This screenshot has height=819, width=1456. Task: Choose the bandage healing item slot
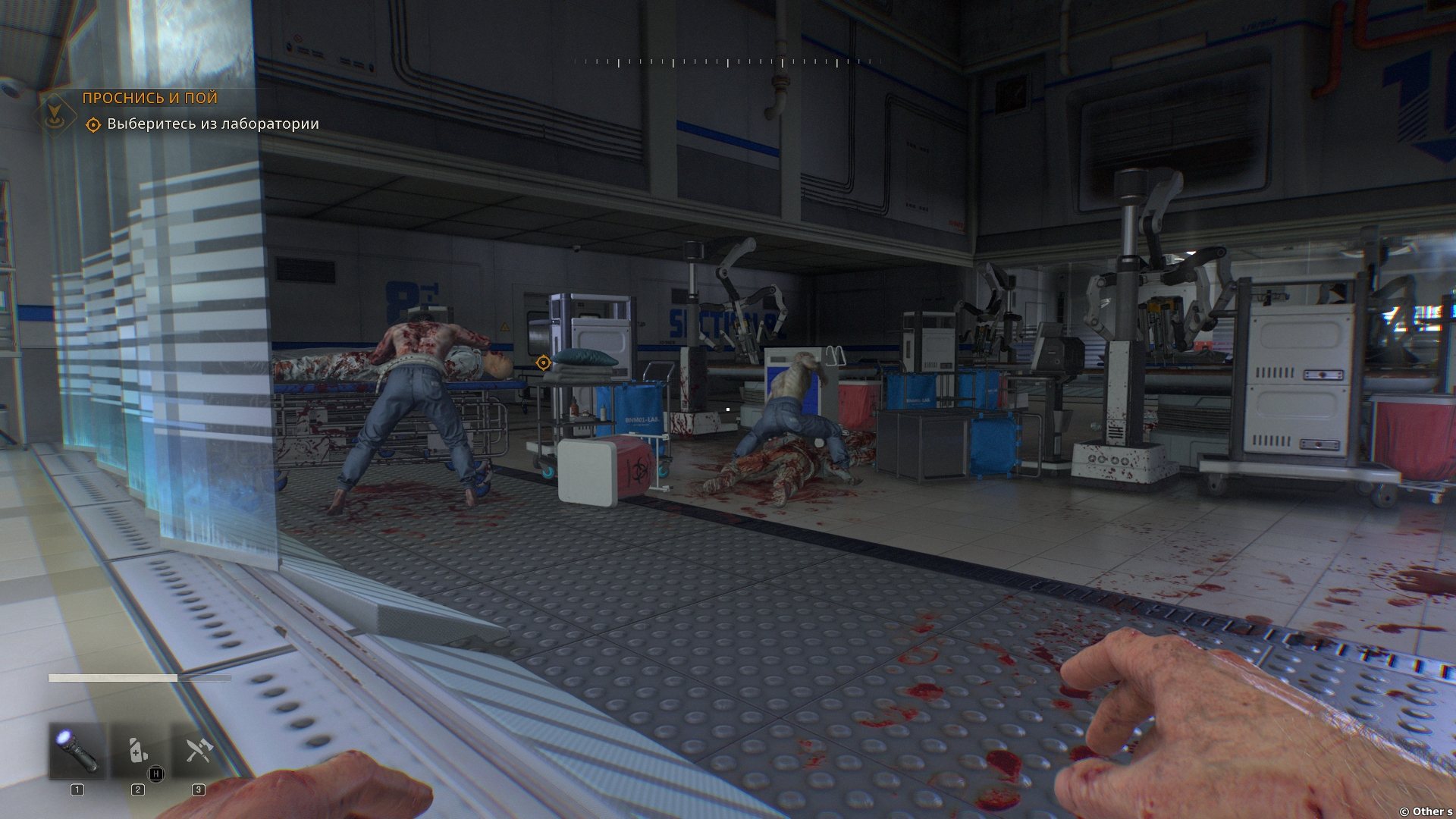(x=137, y=751)
